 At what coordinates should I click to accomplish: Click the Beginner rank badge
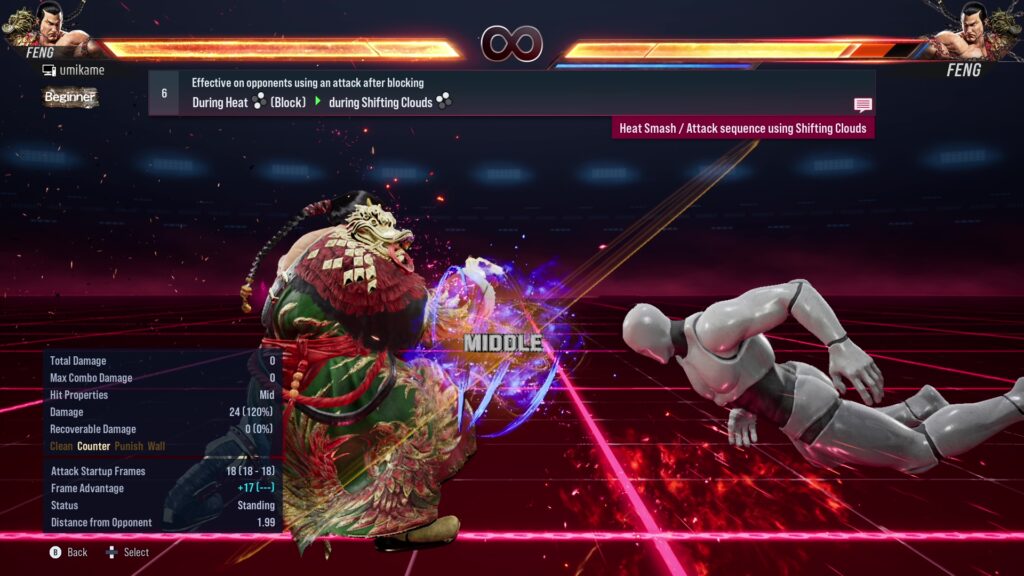click(70, 97)
